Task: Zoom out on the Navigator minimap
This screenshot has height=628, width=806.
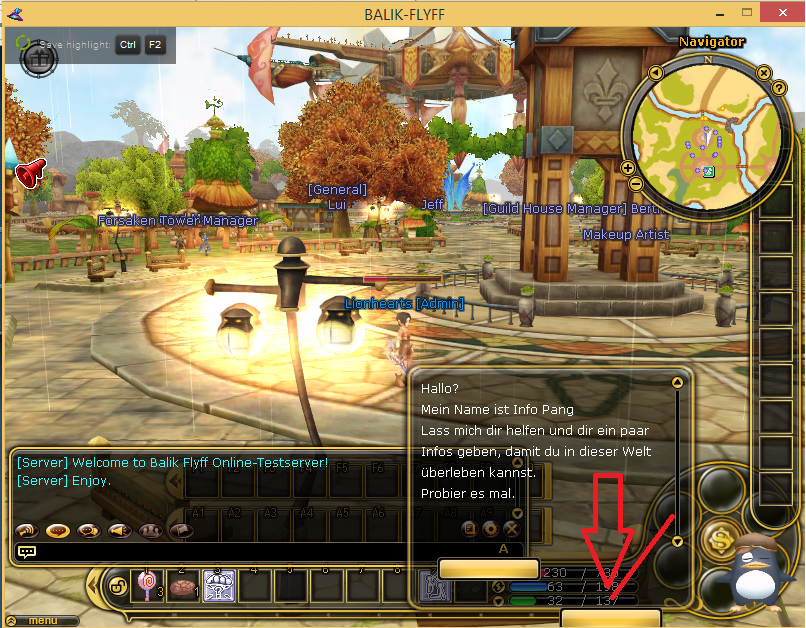Action: coord(636,183)
